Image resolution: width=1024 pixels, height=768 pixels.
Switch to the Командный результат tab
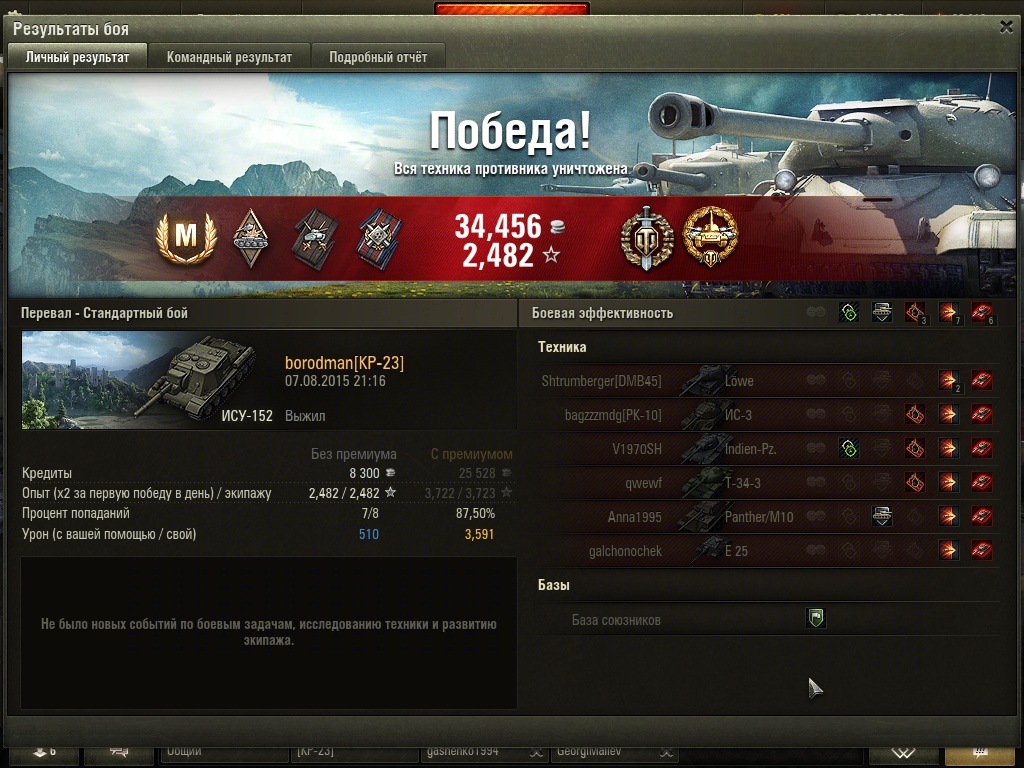point(229,57)
